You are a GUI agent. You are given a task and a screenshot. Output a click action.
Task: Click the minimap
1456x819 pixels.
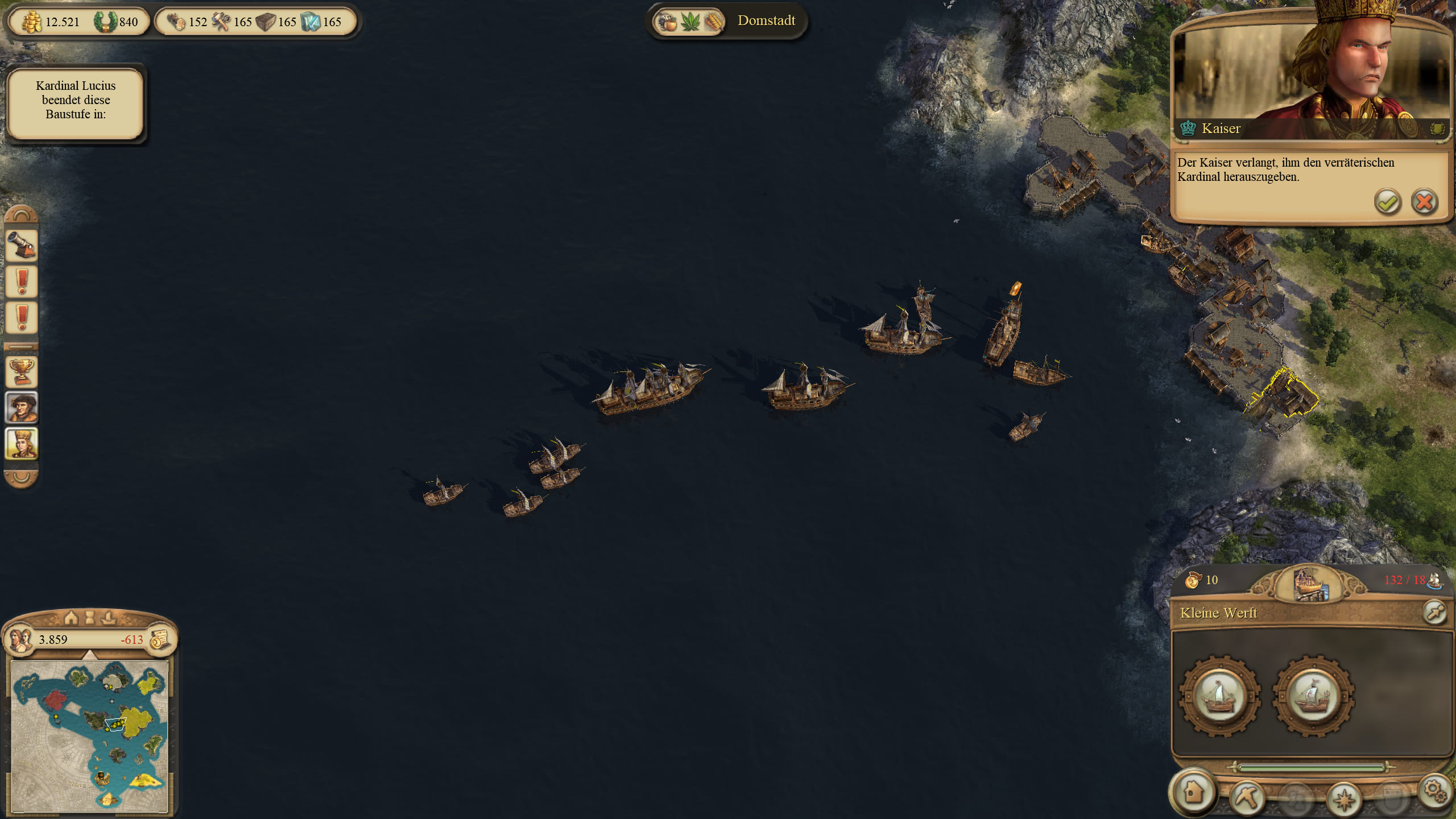click(x=90, y=736)
